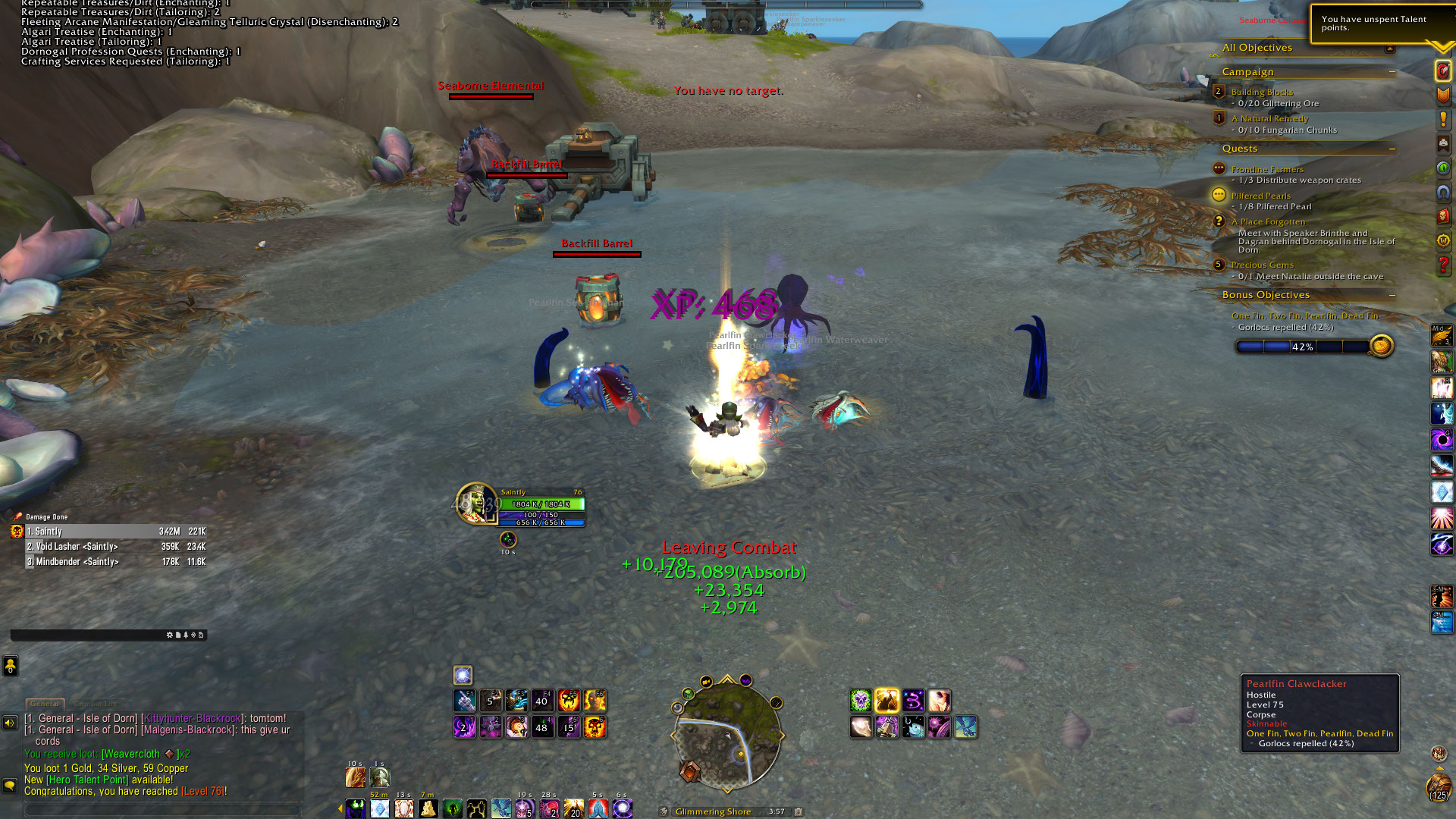Image resolution: width=1456 pixels, height=819 pixels.
Task: Open the Pilfered Pearls quest entry
Action: (1260, 196)
